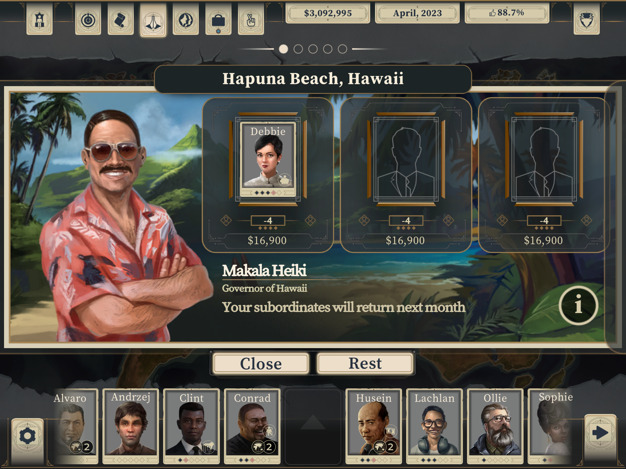Open the building icon in the top bar
This screenshot has height=469, width=626.
[39, 19]
